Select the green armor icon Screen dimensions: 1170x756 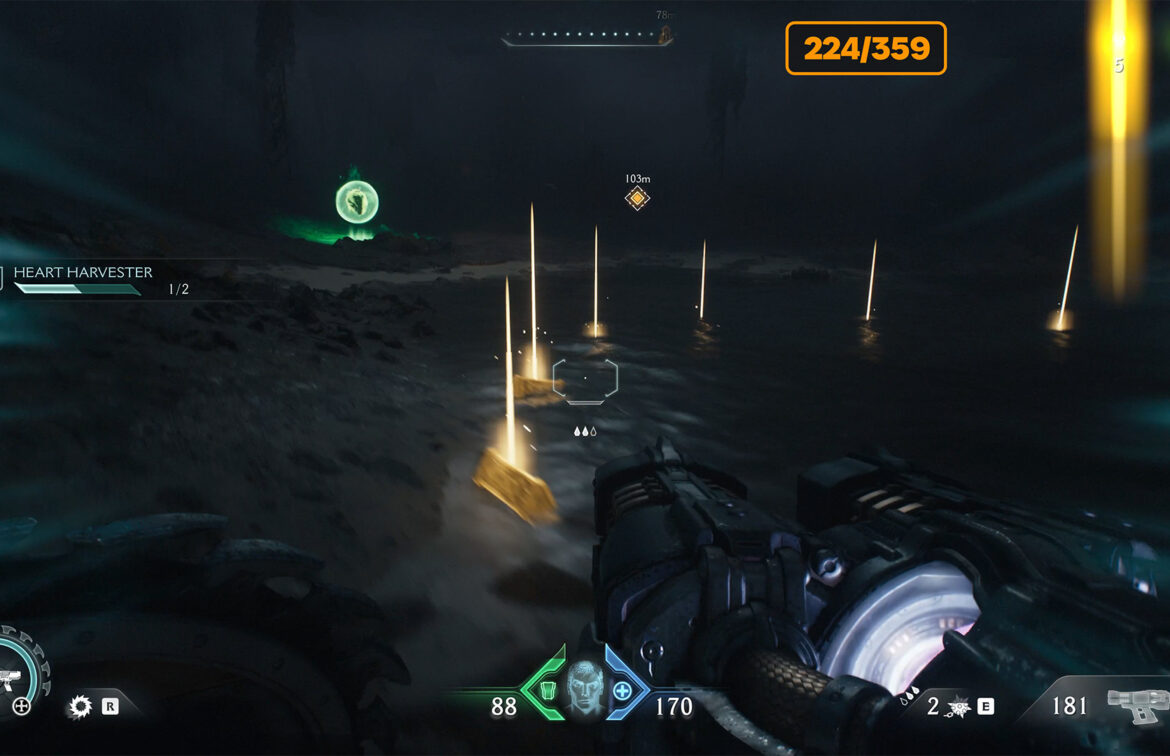[546, 691]
